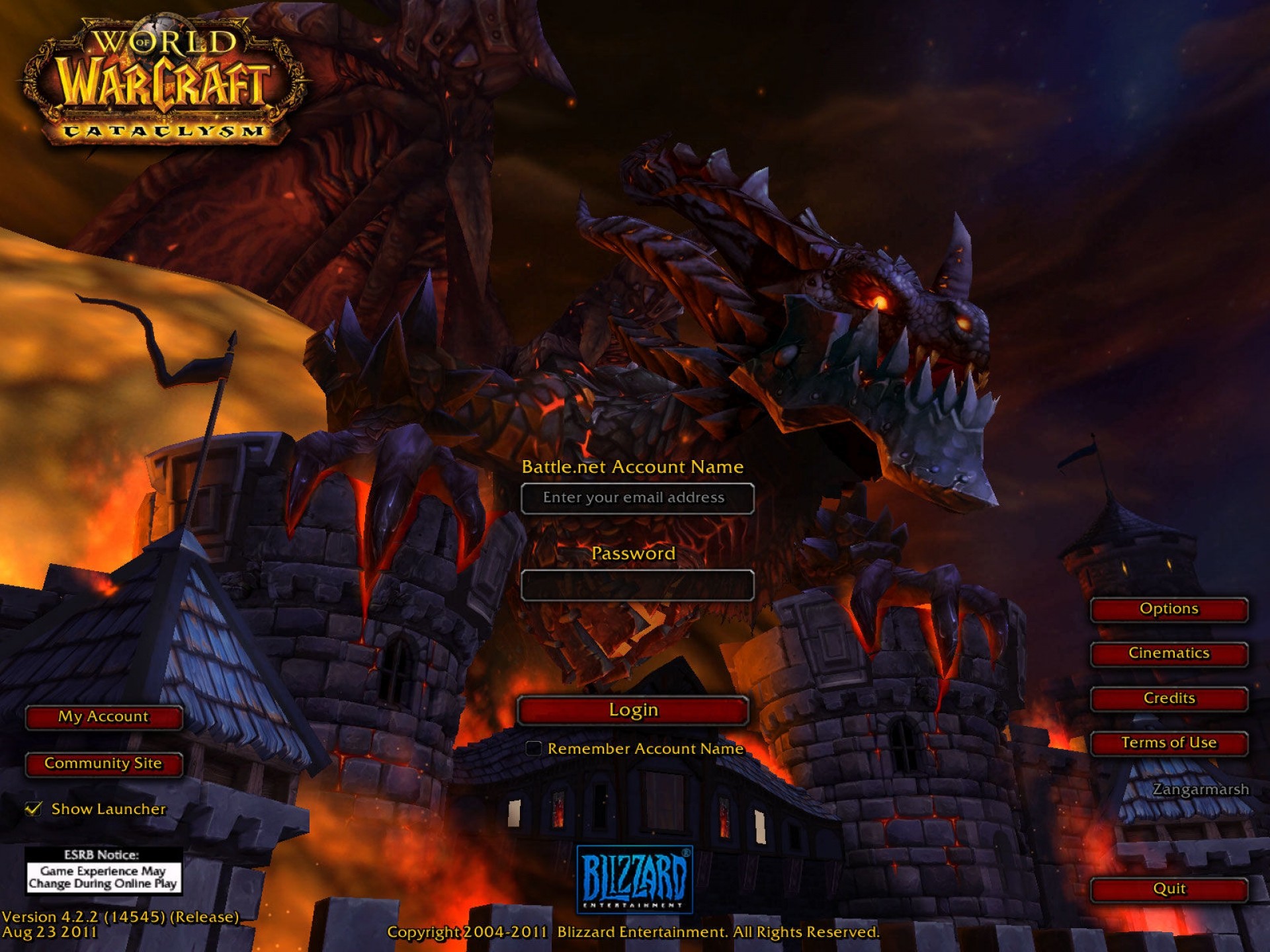Tick the Remember Account Name checkbox
Viewport: 1270px width, 952px height.
(533, 748)
